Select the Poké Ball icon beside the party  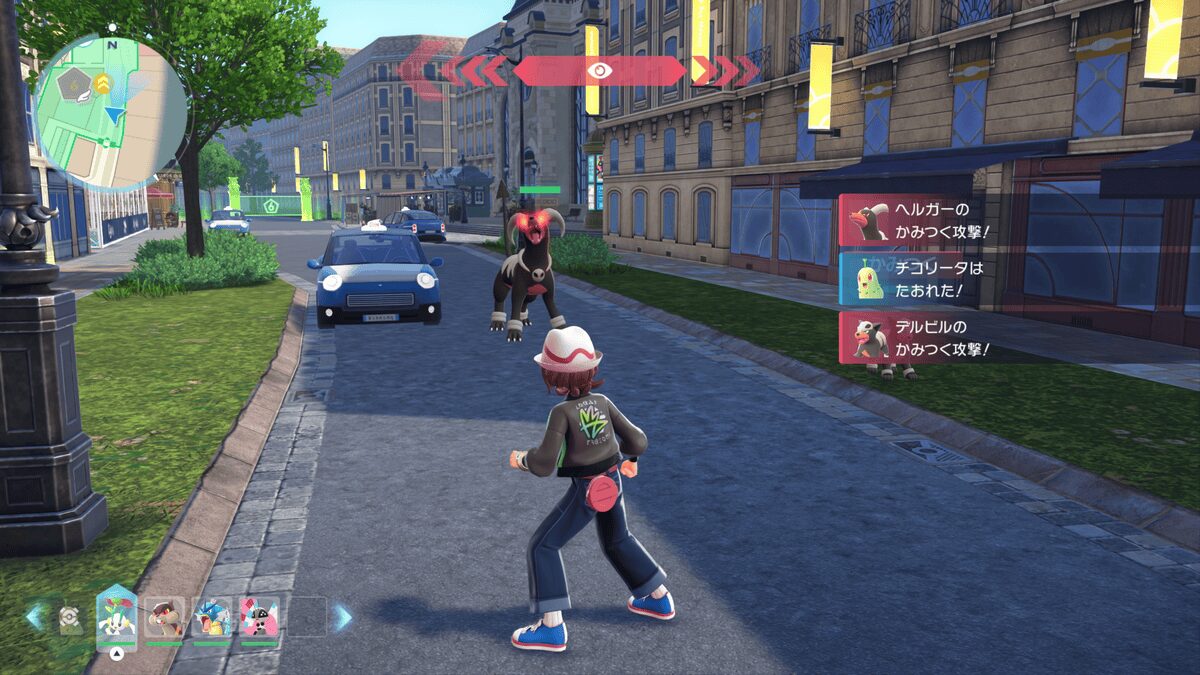(x=69, y=619)
